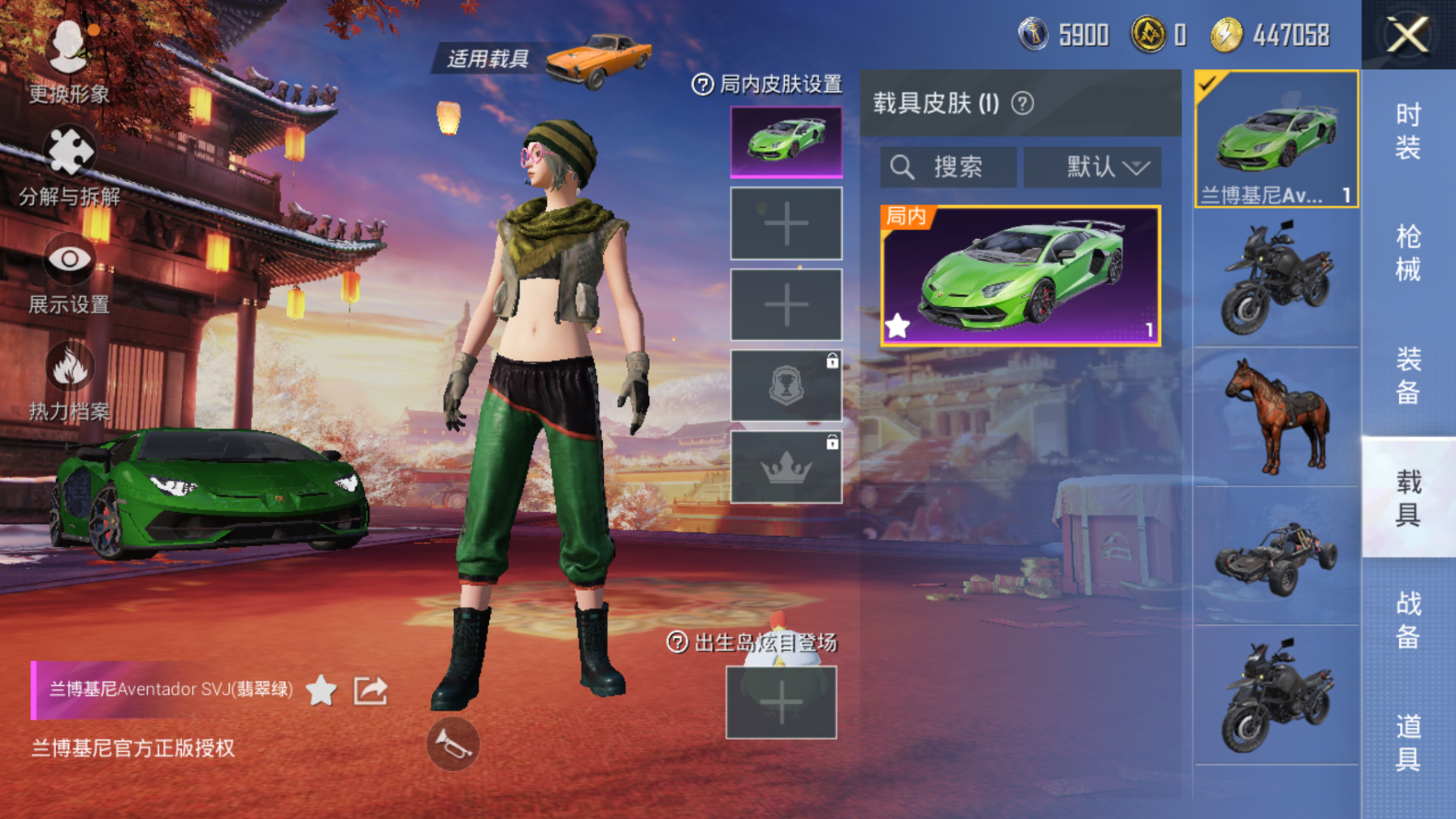Open 更换形象 change appearance
Viewport: 1456px width, 819px height.
[x=68, y=61]
